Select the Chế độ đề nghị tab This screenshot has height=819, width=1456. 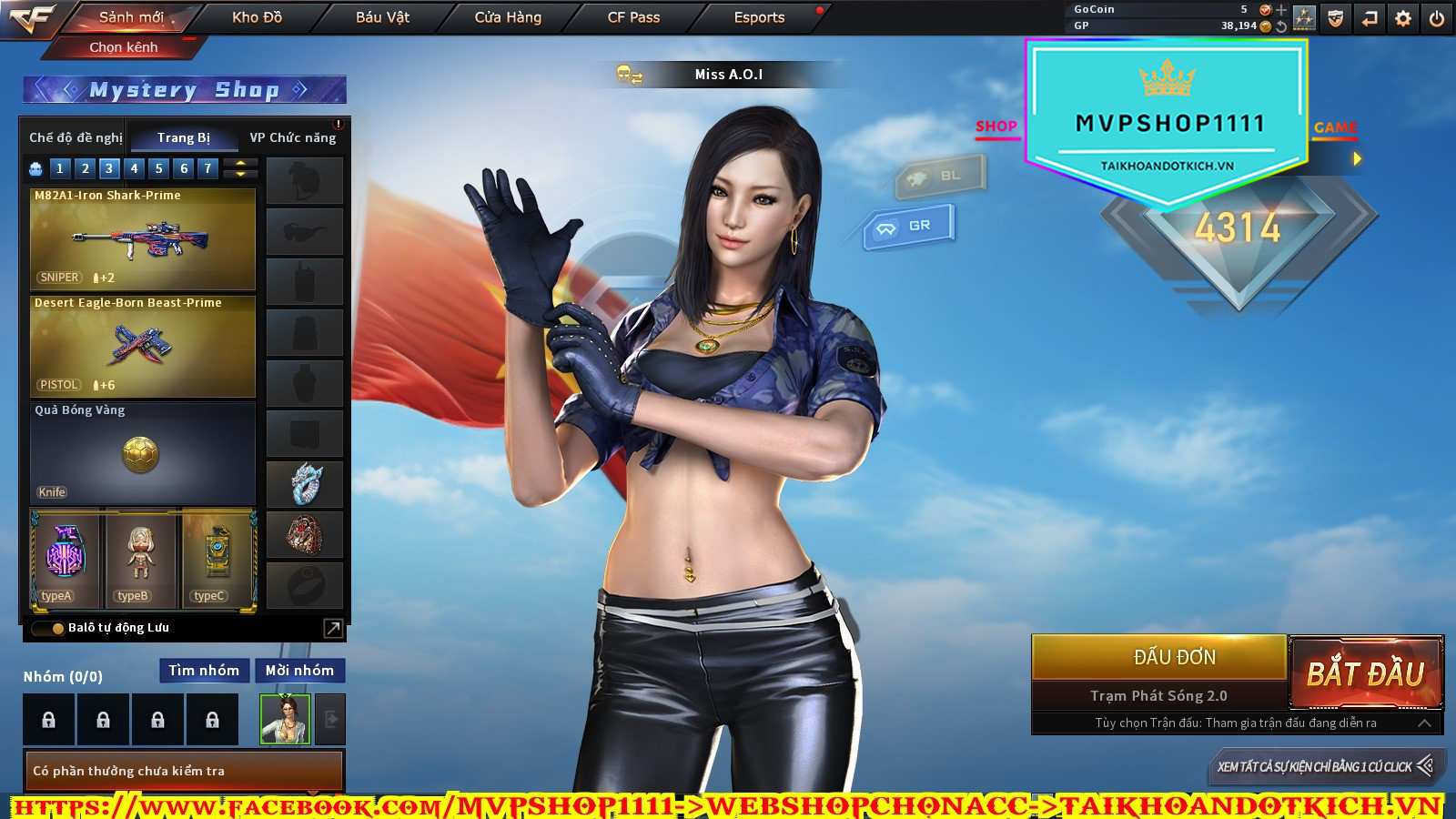[76, 137]
